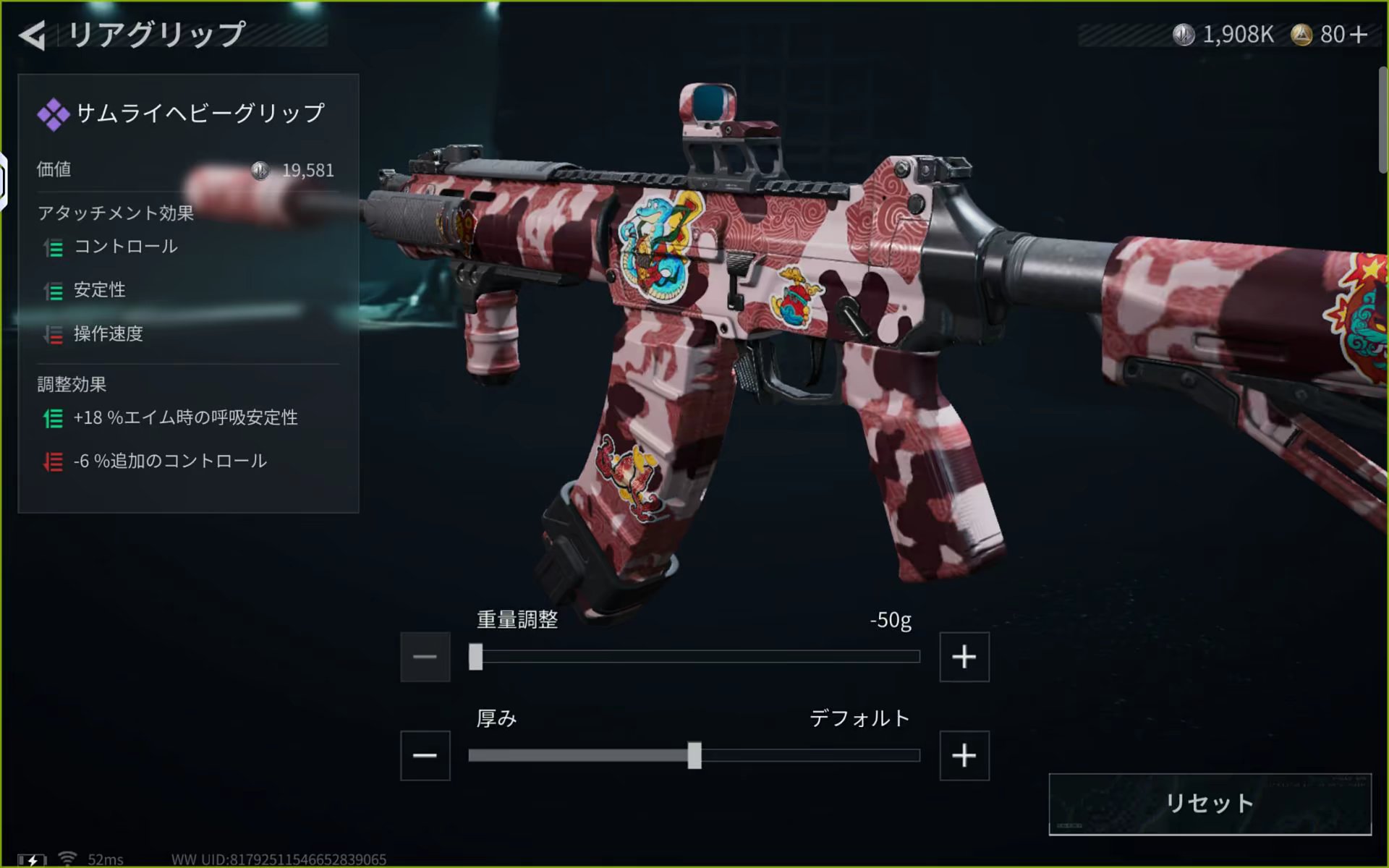This screenshot has height=868, width=1389.
Task: Increase the 厚み thickness with plus
Action: point(964,756)
